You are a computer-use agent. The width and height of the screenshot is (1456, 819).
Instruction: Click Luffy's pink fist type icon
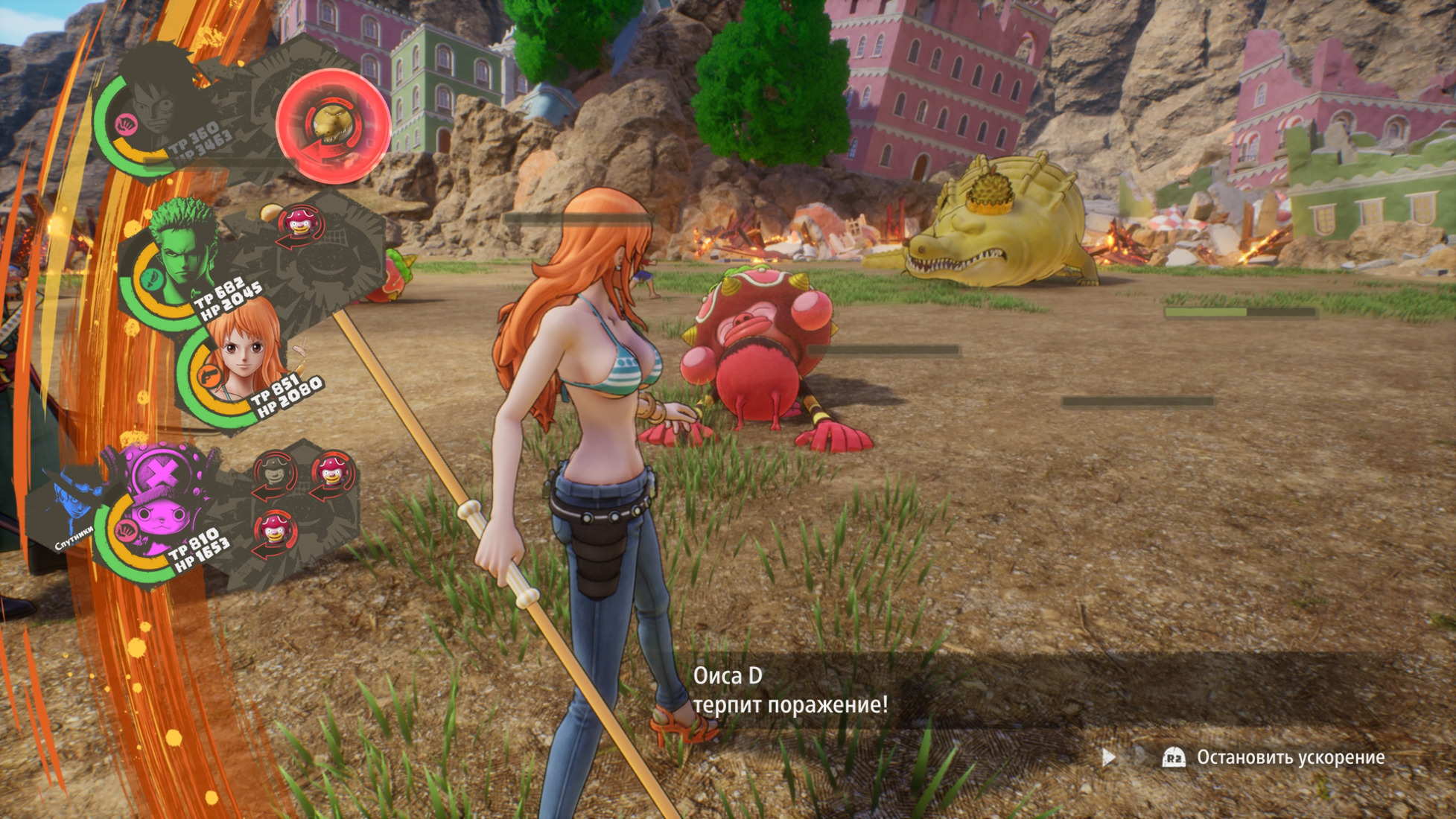click(125, 124)
